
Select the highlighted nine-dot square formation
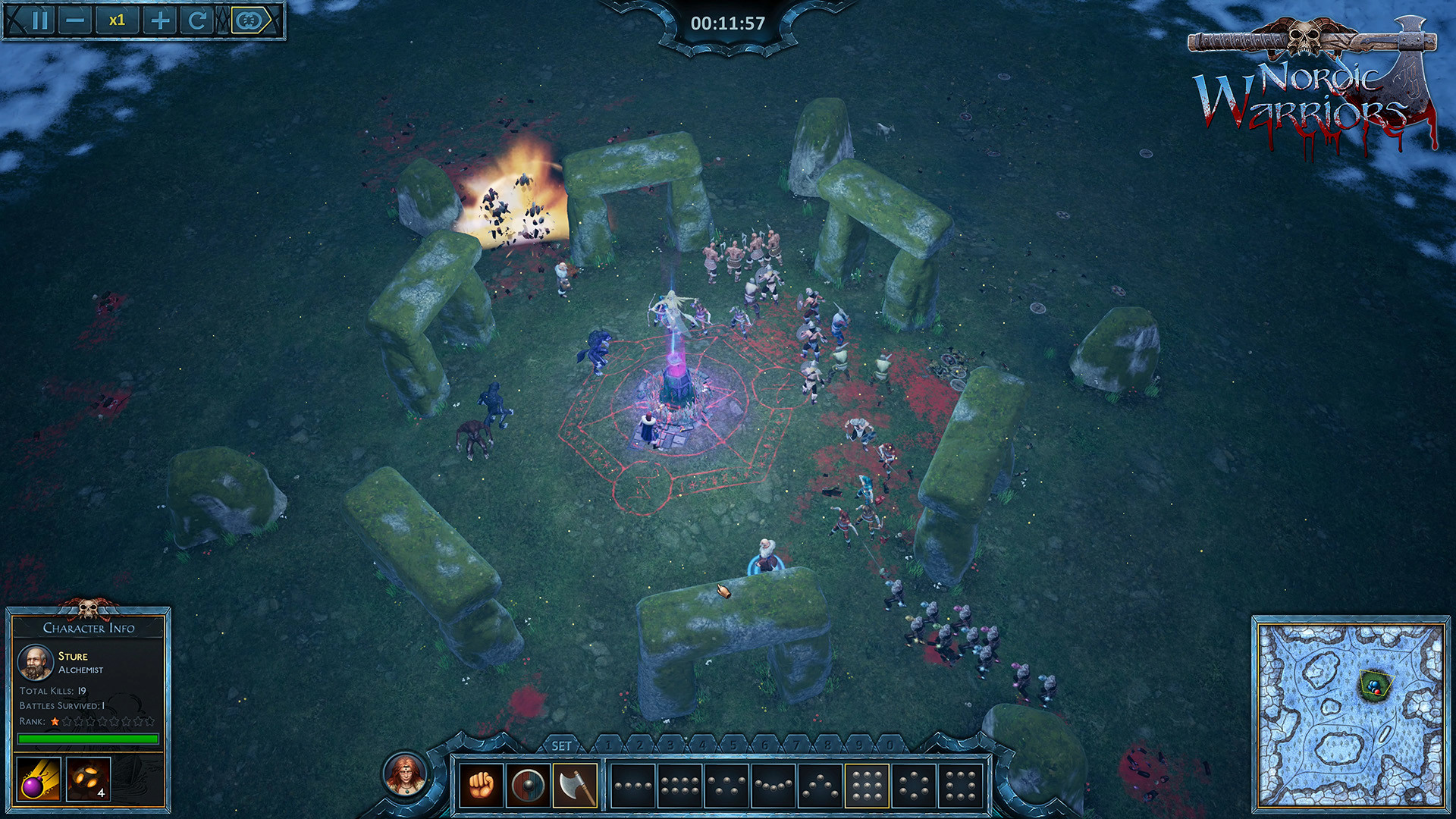point(867,786)
